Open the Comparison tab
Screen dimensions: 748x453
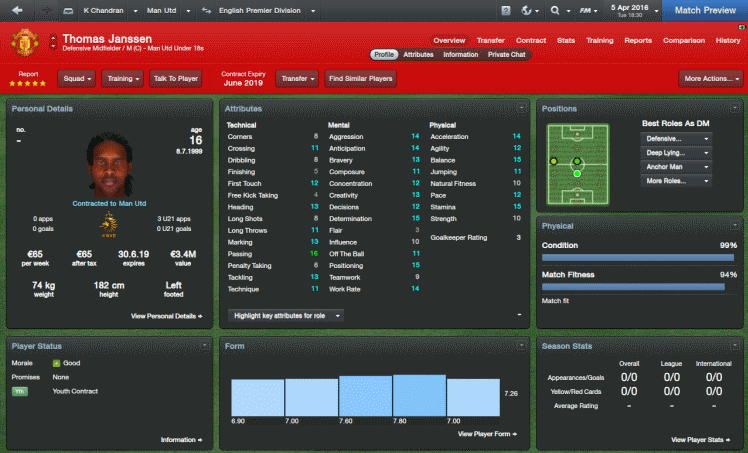683,40
